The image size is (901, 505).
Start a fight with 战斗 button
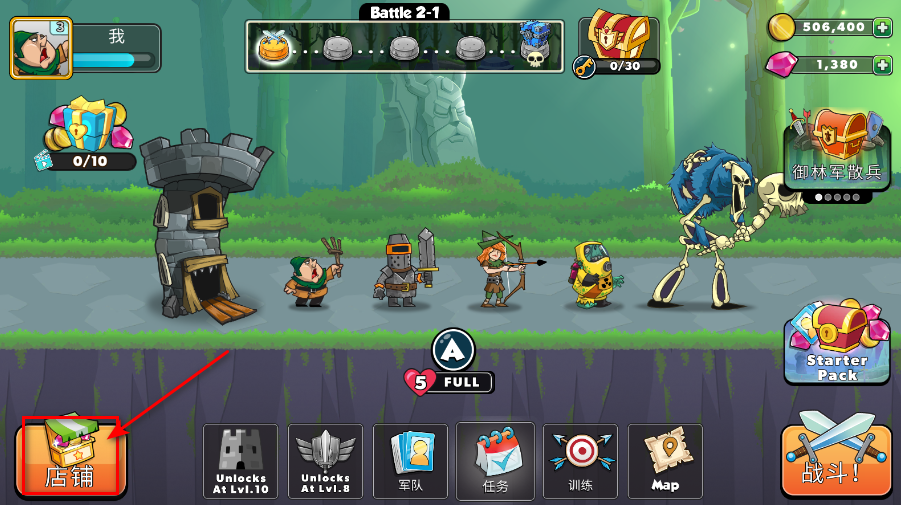coord(835,459)
